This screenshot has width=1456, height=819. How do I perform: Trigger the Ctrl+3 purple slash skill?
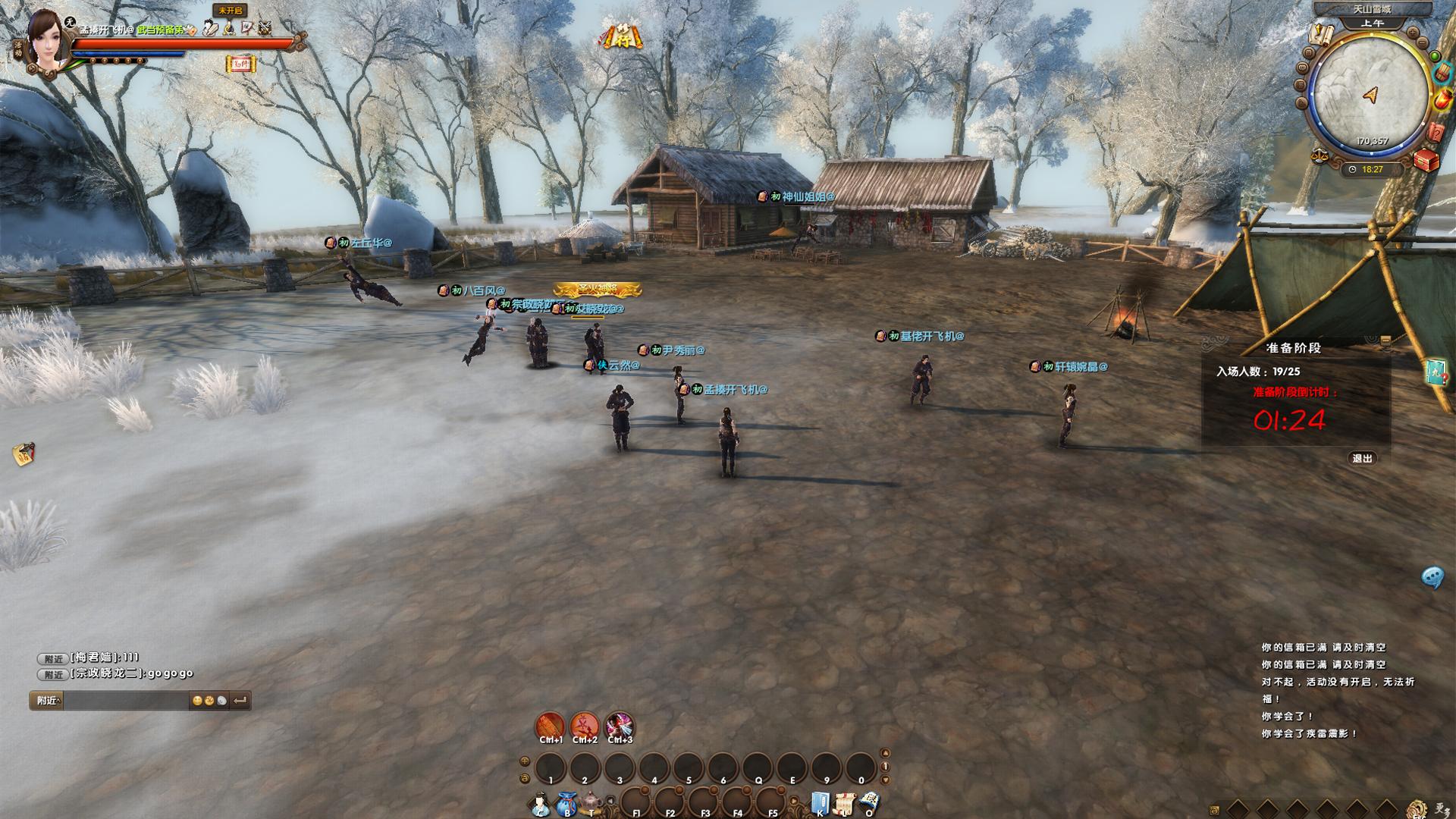620,726
